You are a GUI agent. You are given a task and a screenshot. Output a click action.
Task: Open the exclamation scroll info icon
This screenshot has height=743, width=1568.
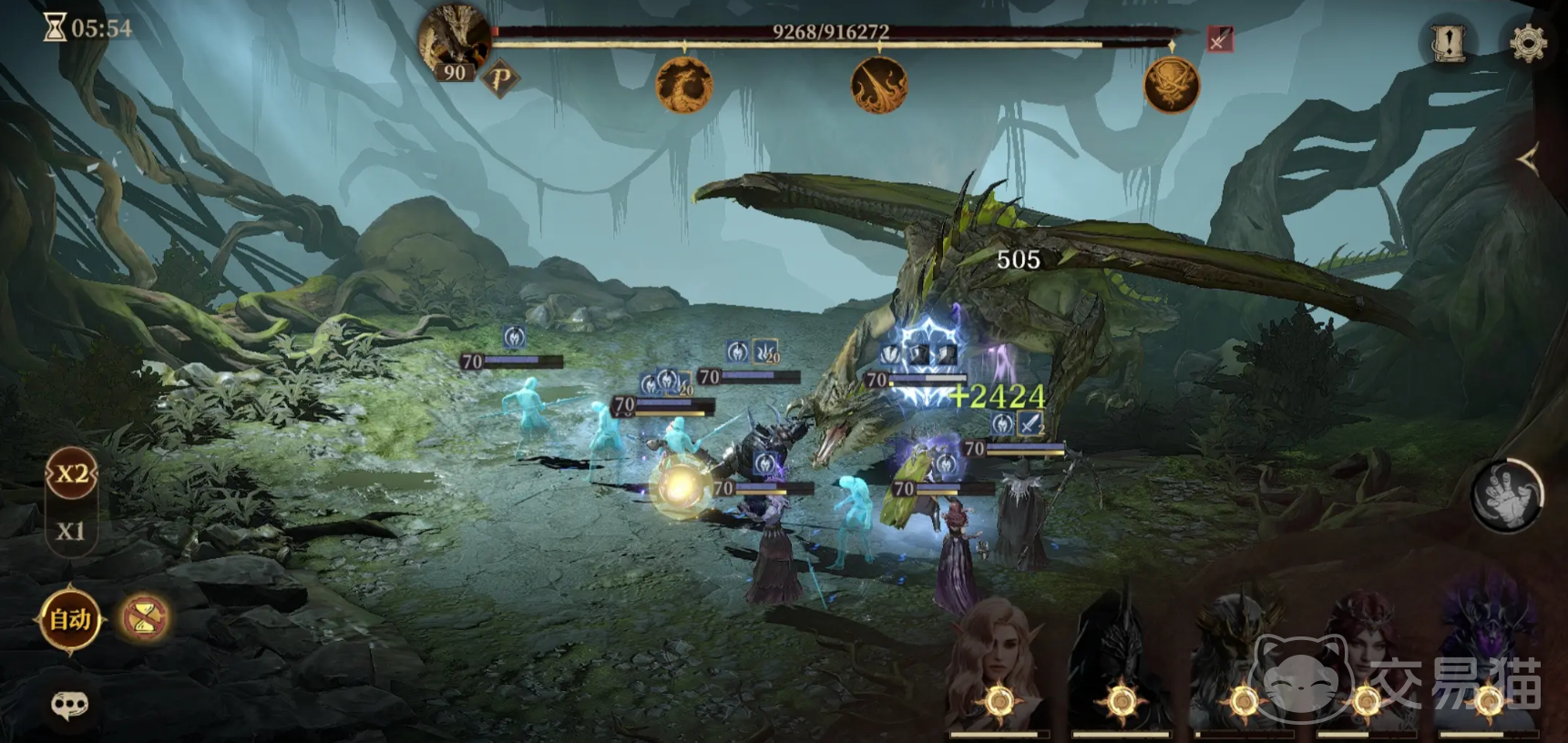pyautogui.click(x=1448, y=42)
